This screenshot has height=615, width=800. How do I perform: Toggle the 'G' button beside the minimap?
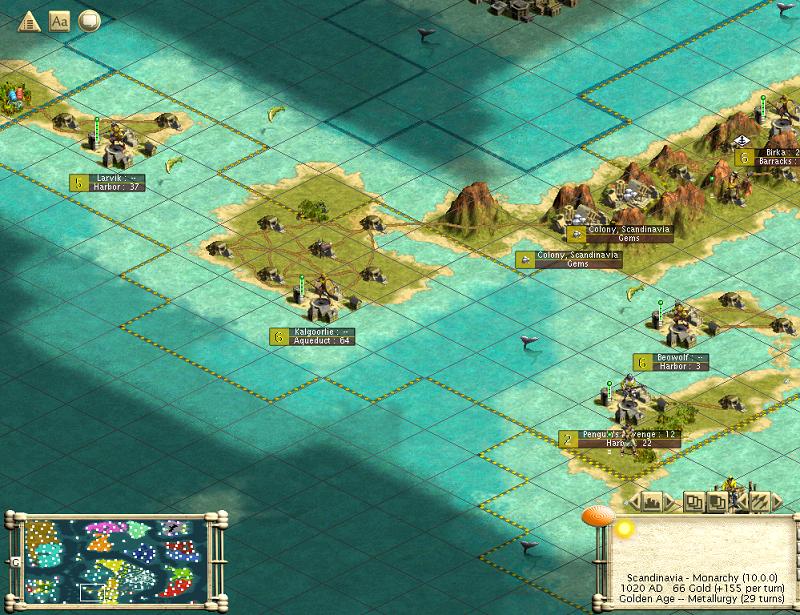15,562
